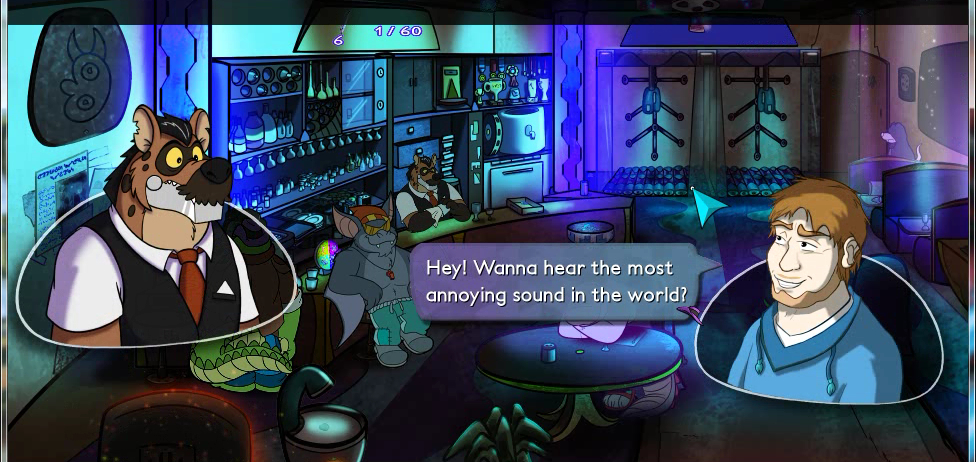976x462 pixels.
Task: Advance the "Hey! Wanna hear" dialogue bubble
Action: click(x=556, y=282)
